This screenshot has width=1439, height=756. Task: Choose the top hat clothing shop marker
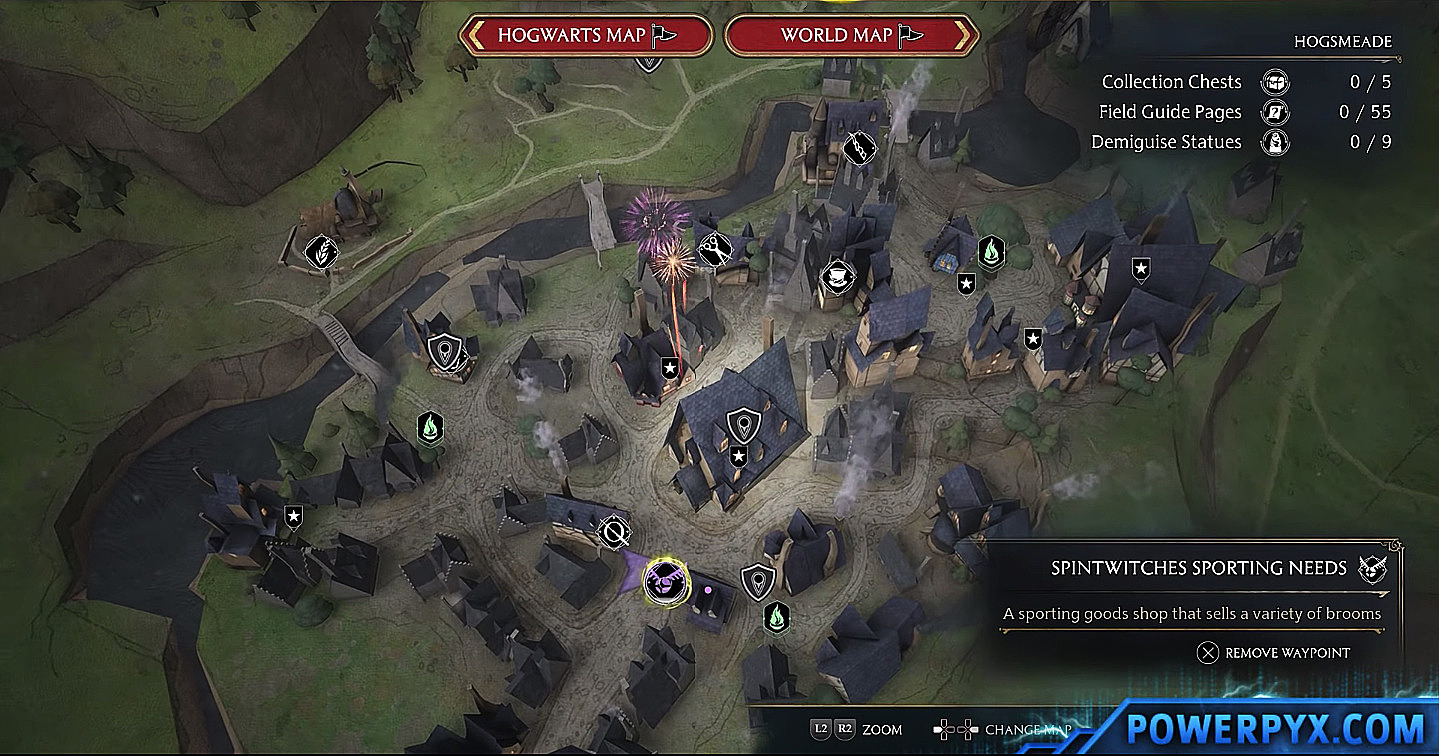833,275
